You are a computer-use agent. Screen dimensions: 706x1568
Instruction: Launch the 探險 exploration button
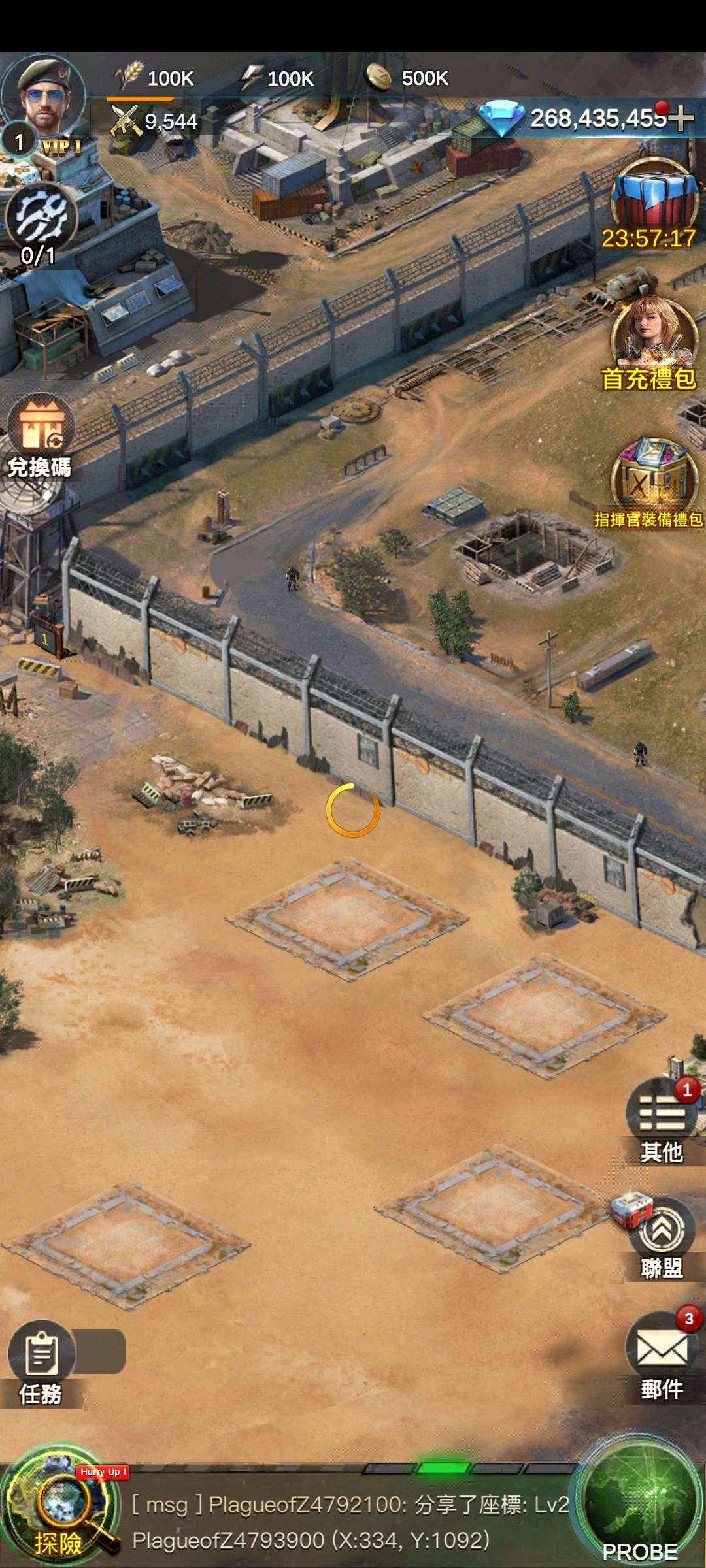[60, 1511]
